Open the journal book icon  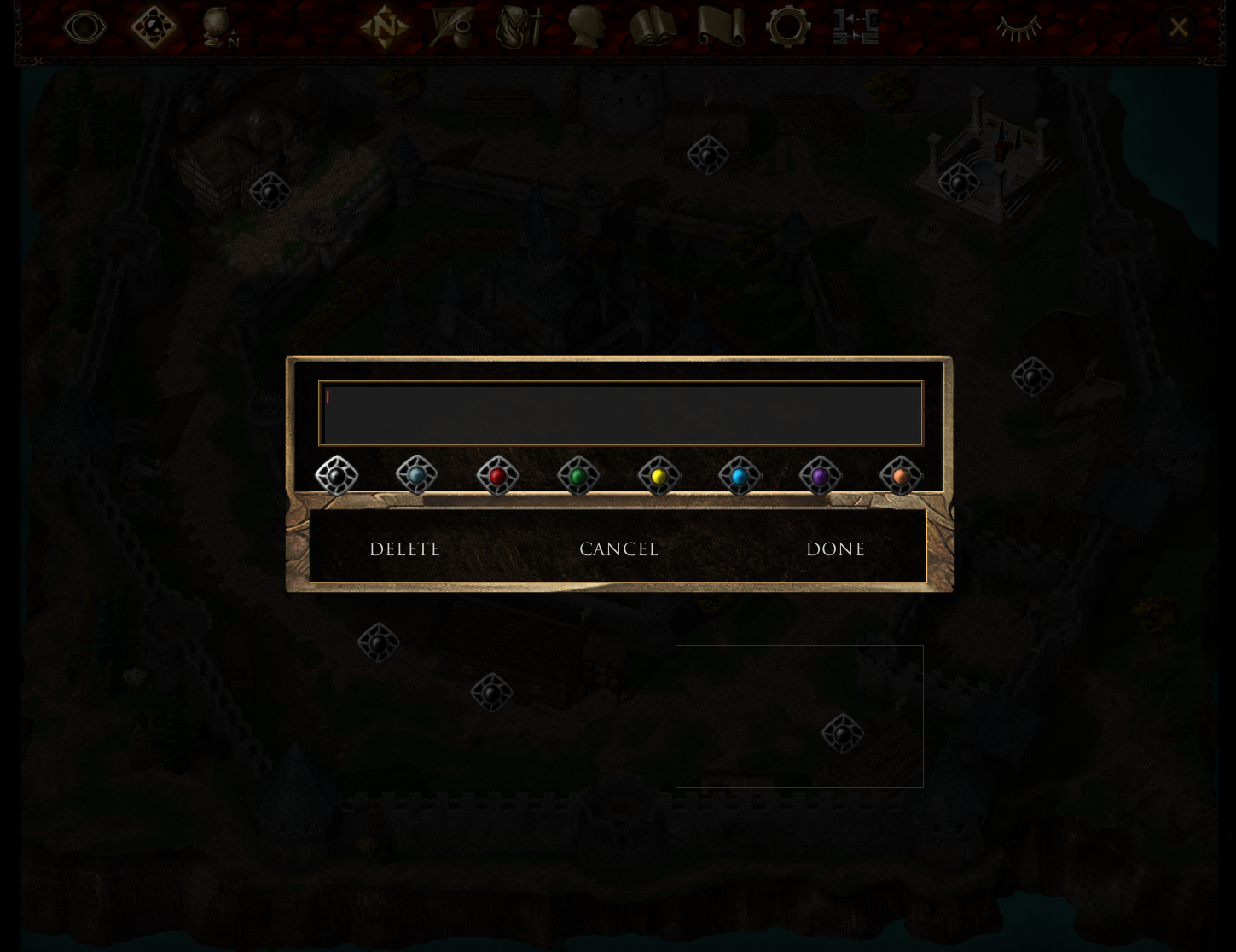pos(653,26)
